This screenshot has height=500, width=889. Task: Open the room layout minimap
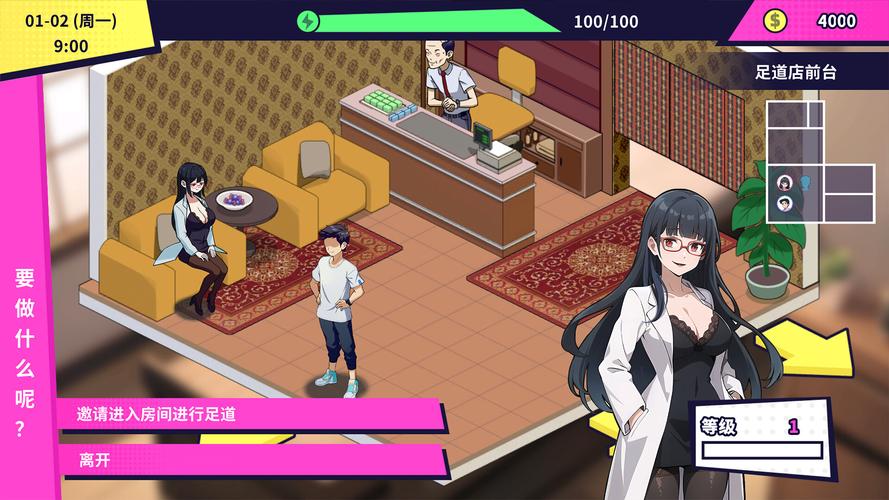coord(819,162)
